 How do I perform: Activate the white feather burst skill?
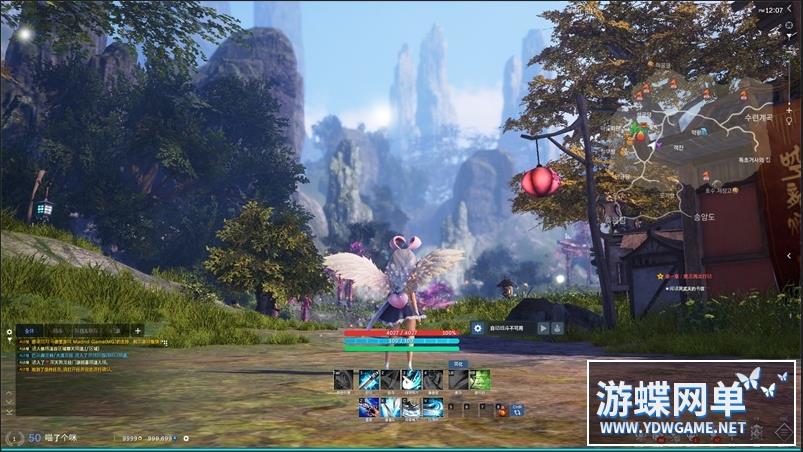(411, 380)
